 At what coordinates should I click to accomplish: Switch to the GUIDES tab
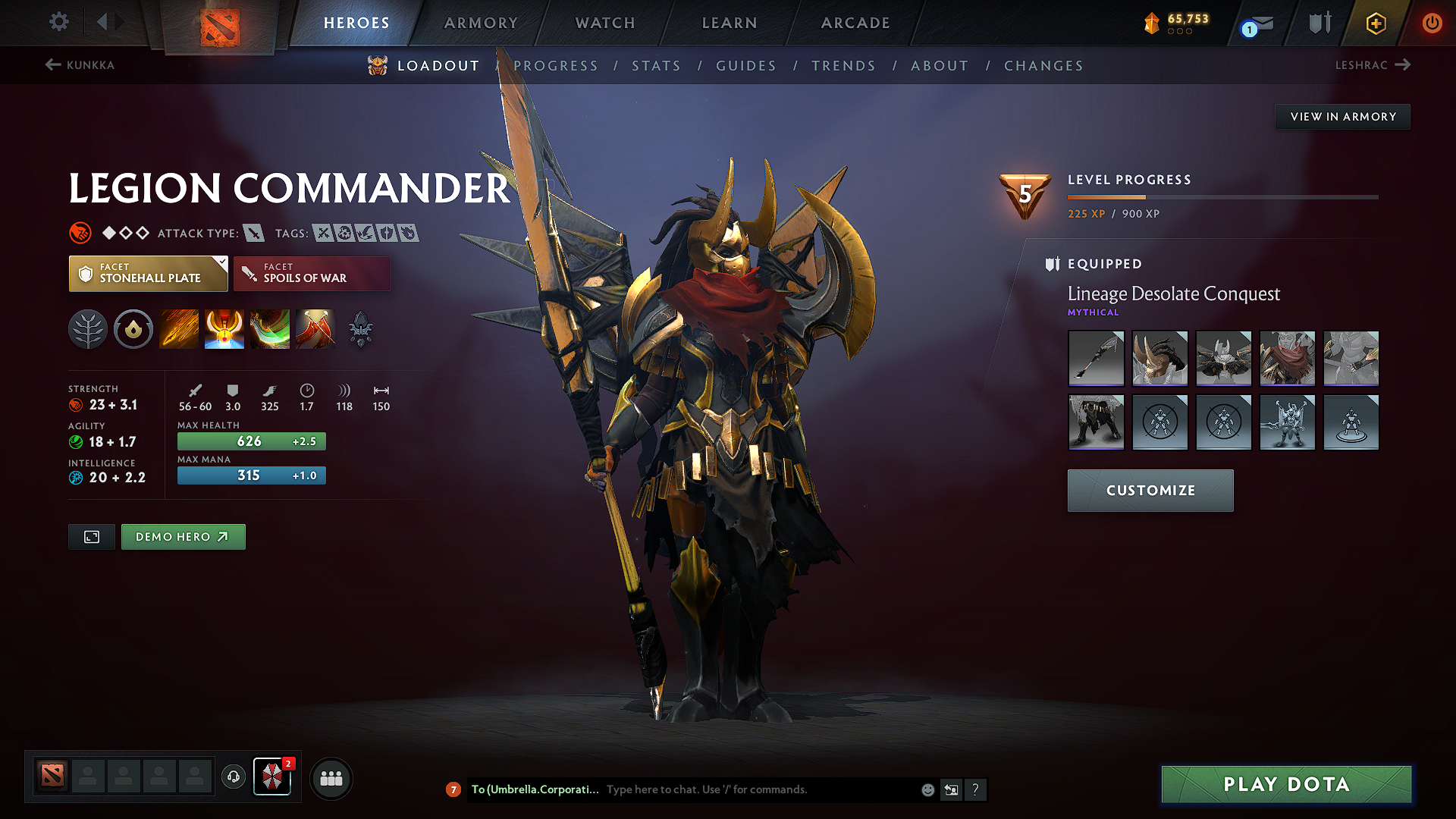[745, 66]
